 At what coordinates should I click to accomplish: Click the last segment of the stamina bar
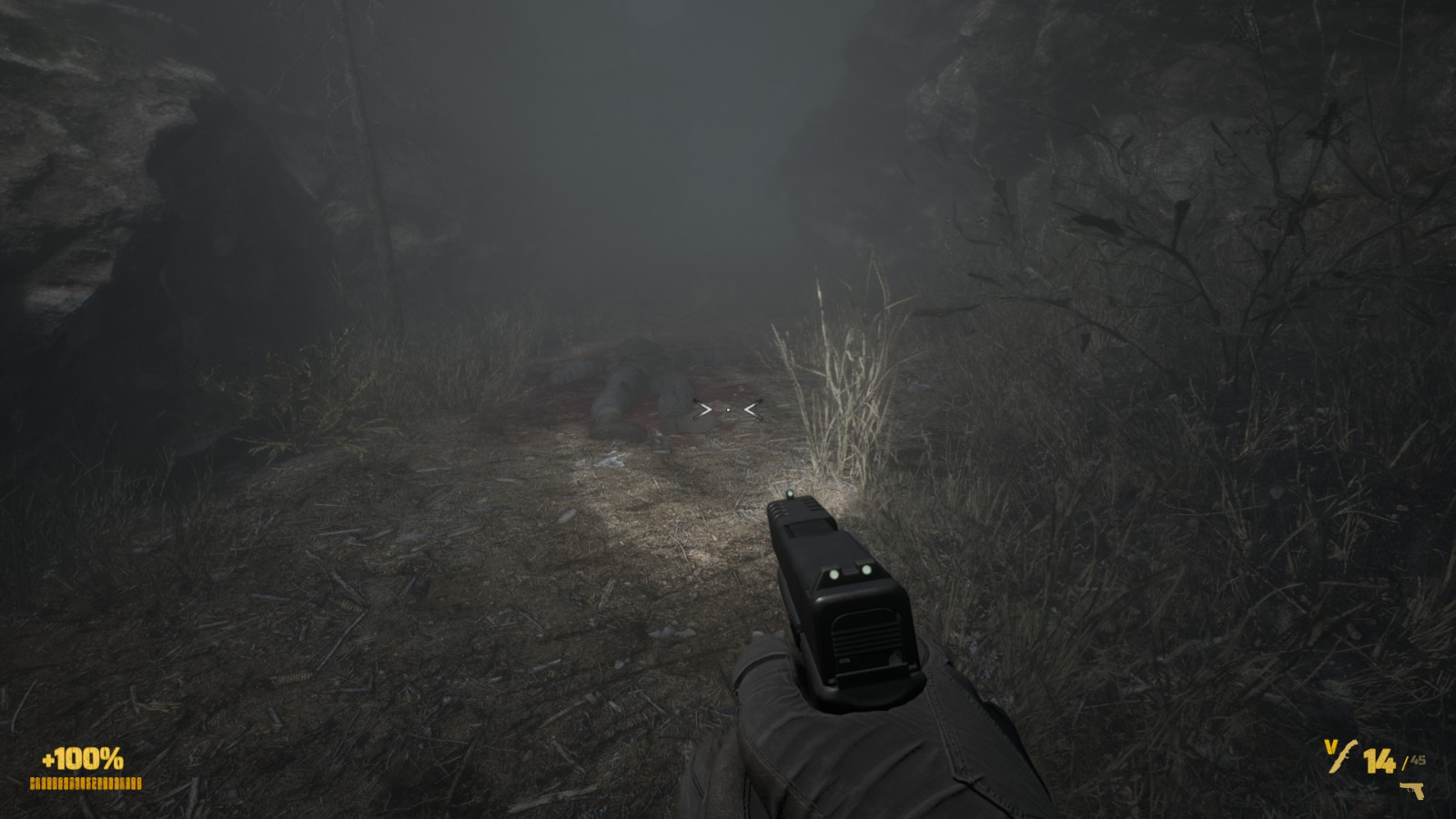point(138,784)
